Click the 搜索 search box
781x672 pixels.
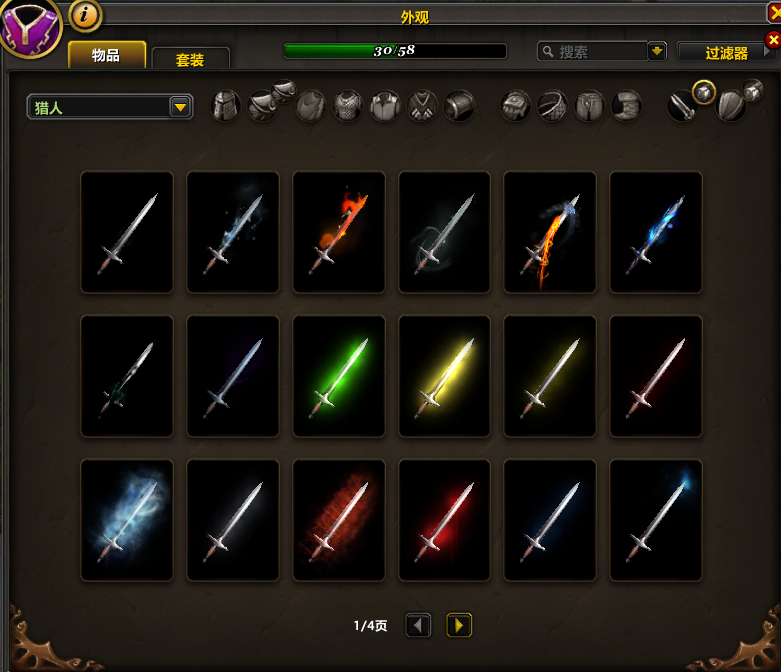pos(592,51)
